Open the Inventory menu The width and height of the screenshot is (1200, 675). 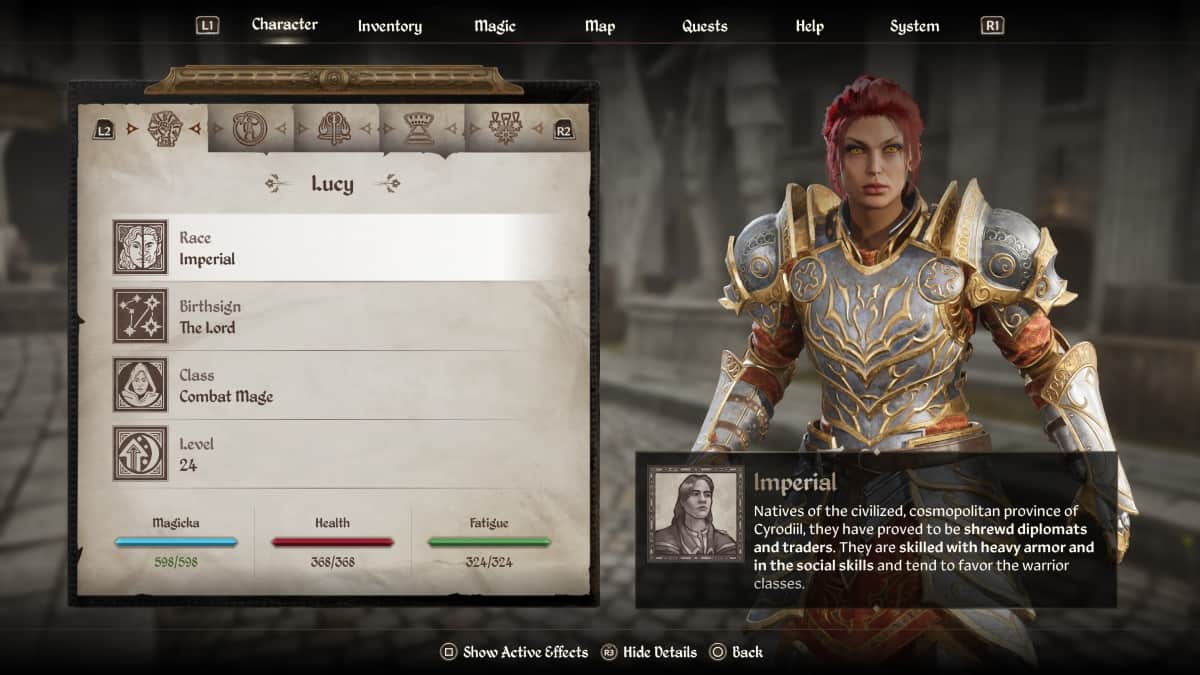pyautogui.click(x=390, y=26)
